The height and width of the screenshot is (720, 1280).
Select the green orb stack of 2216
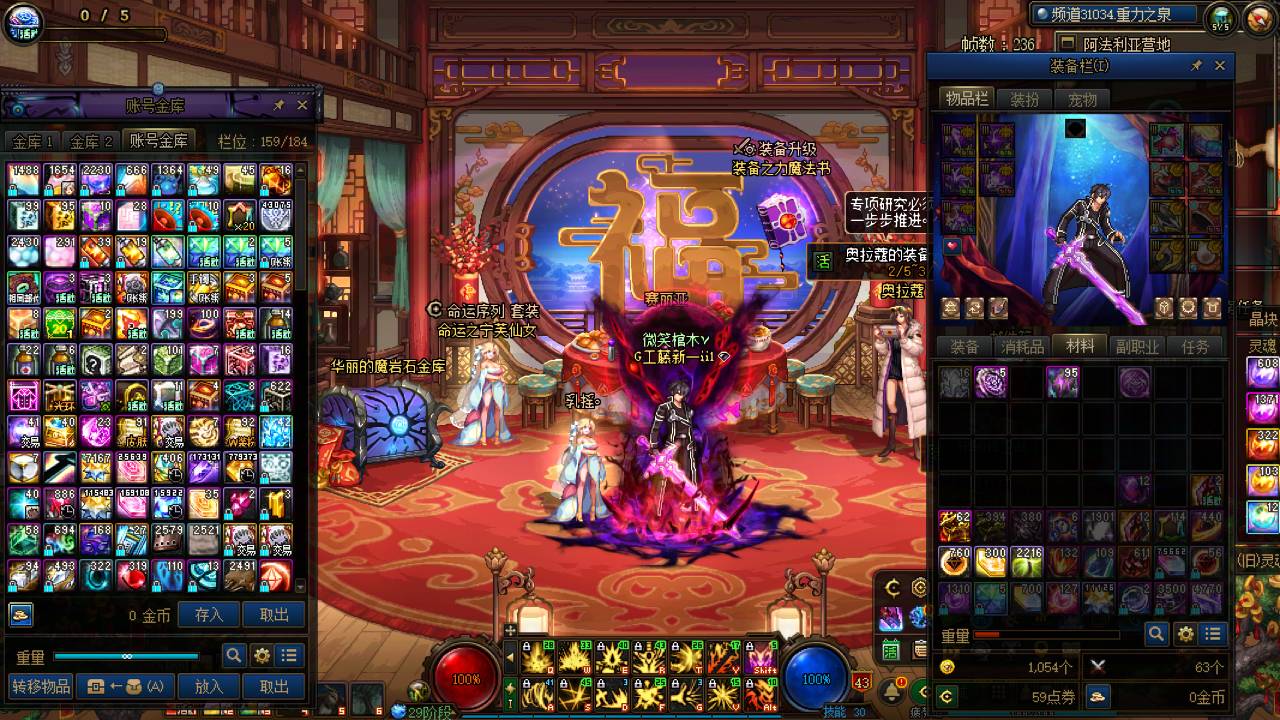point(1026,562)
